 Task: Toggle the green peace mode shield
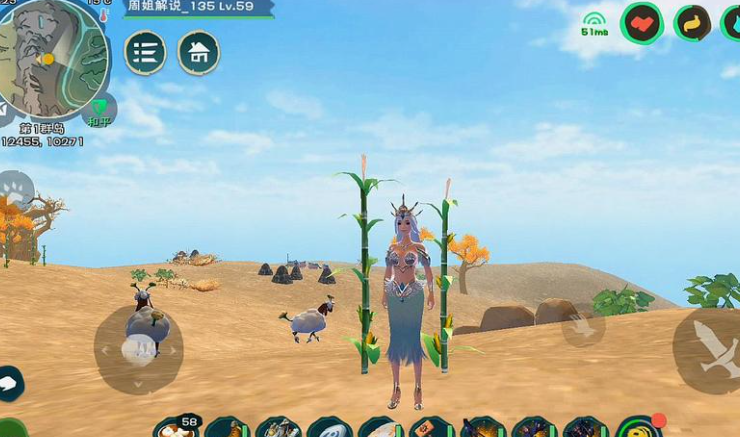pyautogui.click(x=98, y=109)
